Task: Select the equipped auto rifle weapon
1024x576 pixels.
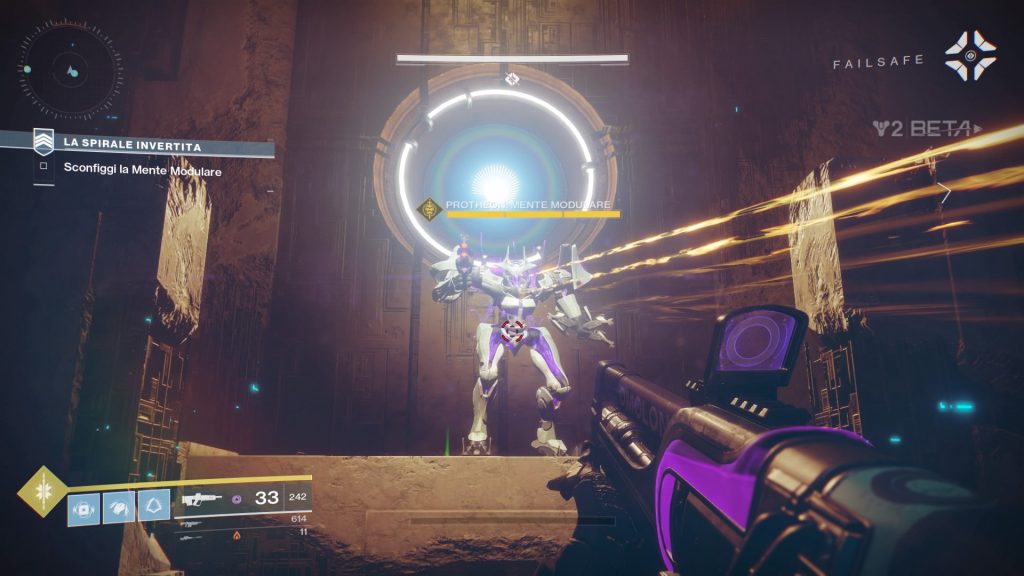Action: coord(197,498)
